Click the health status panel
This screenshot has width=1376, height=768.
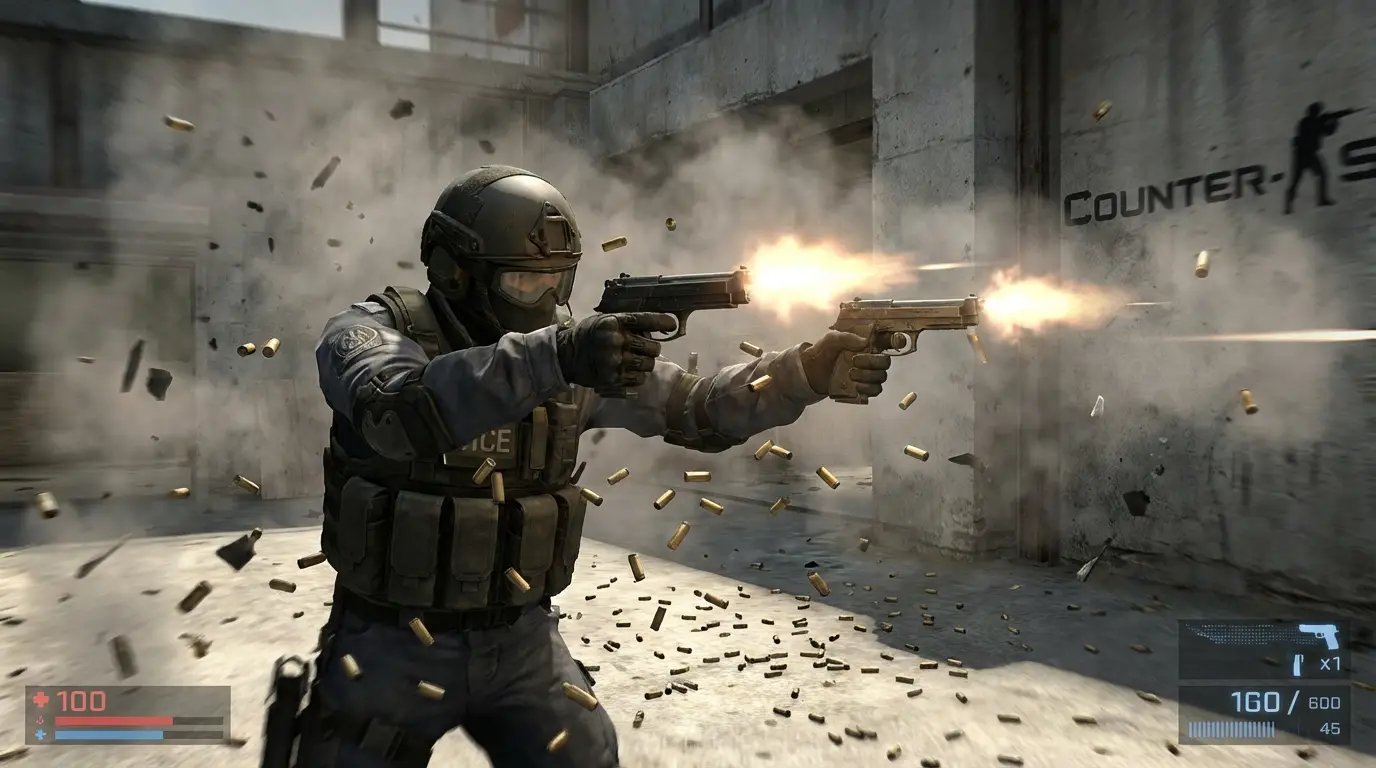(x=127, y=714)
